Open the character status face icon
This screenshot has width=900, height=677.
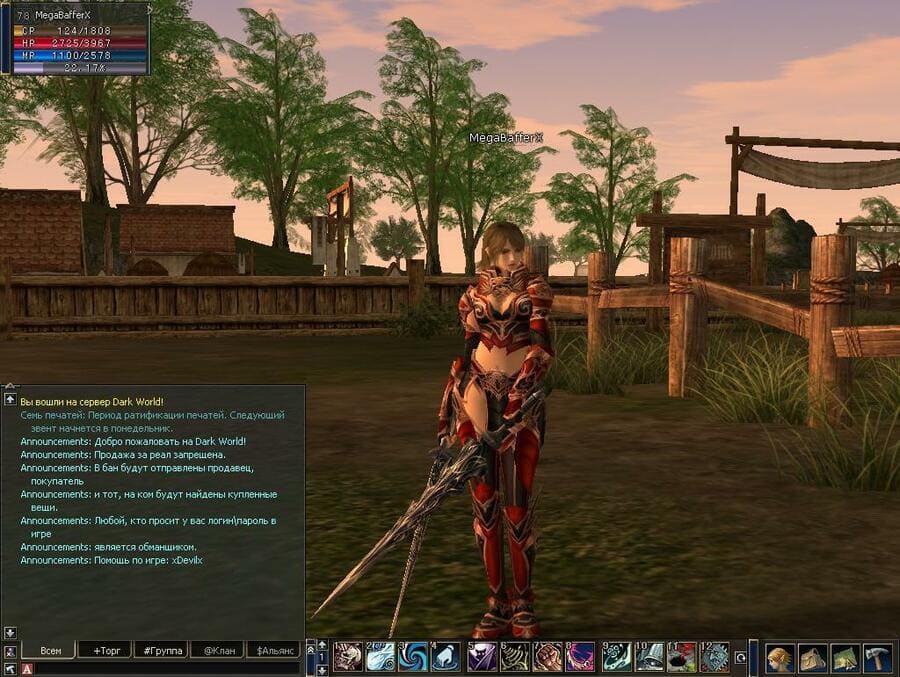pos(780,657)
